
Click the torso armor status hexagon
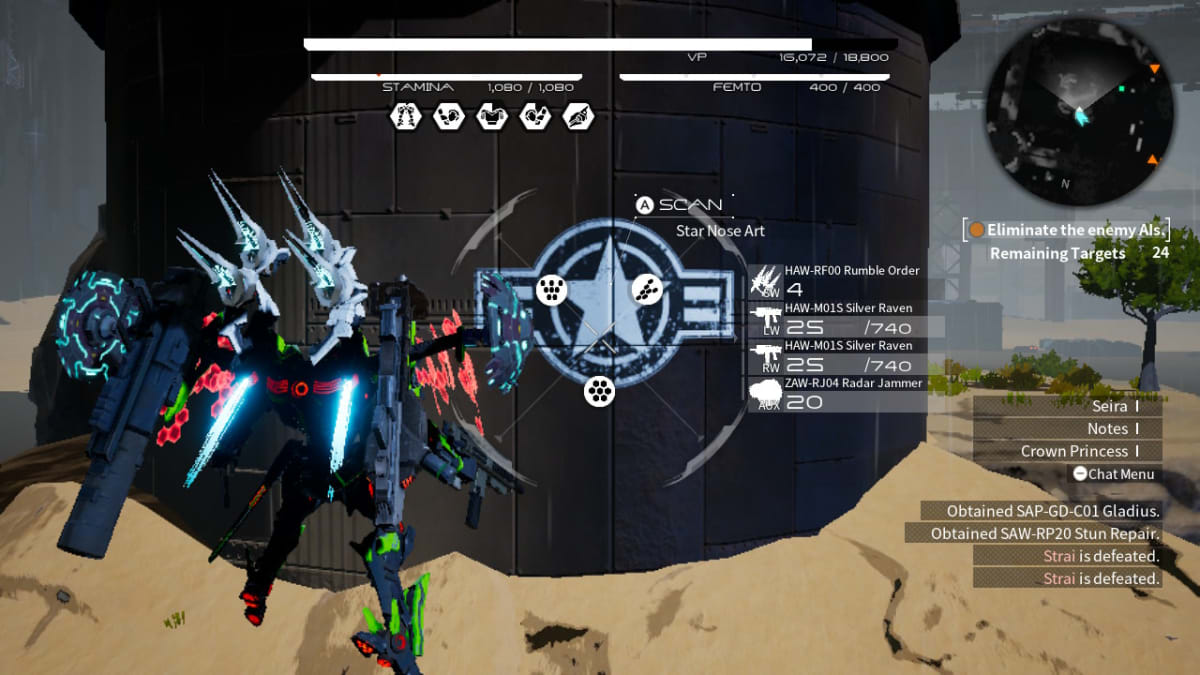click(491, 117)
